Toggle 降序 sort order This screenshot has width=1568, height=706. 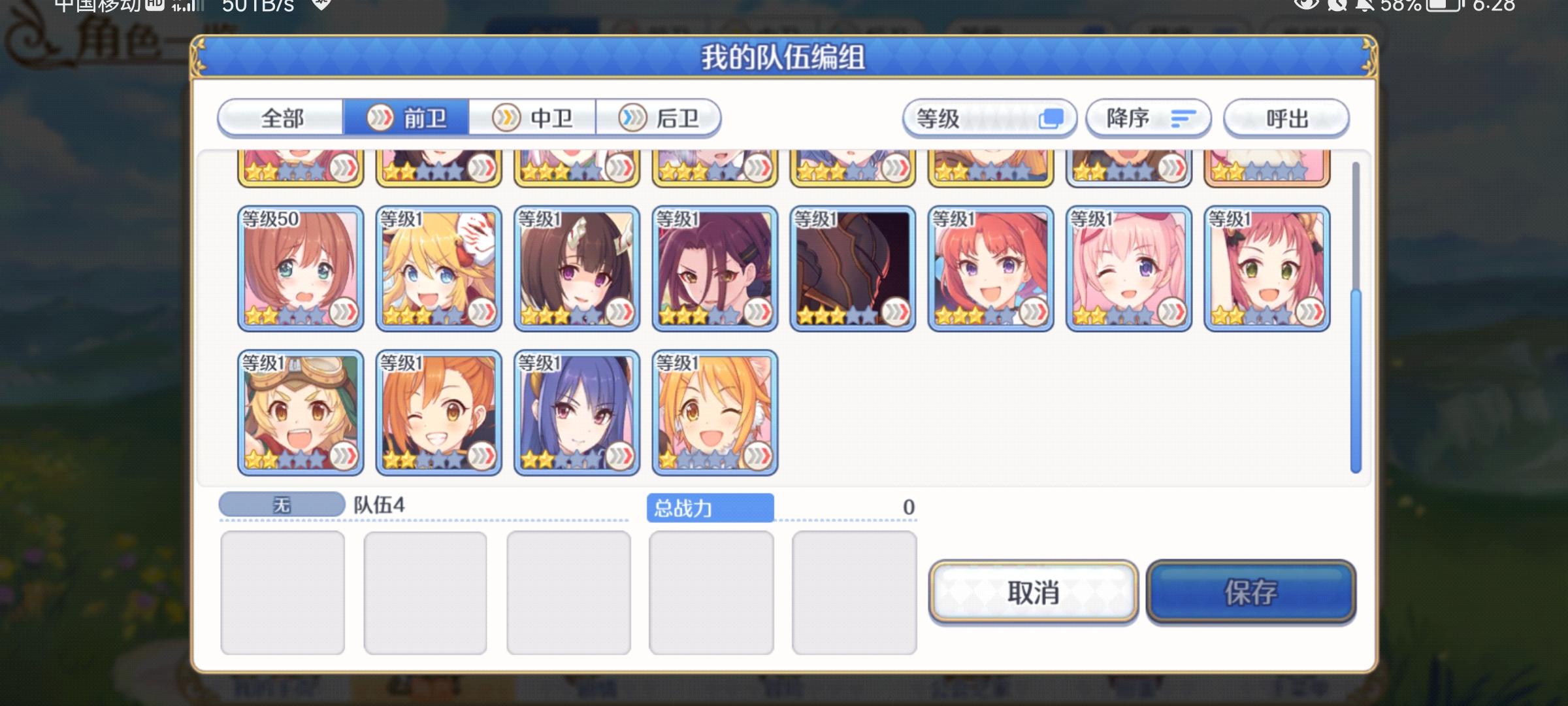[1147, 118]
